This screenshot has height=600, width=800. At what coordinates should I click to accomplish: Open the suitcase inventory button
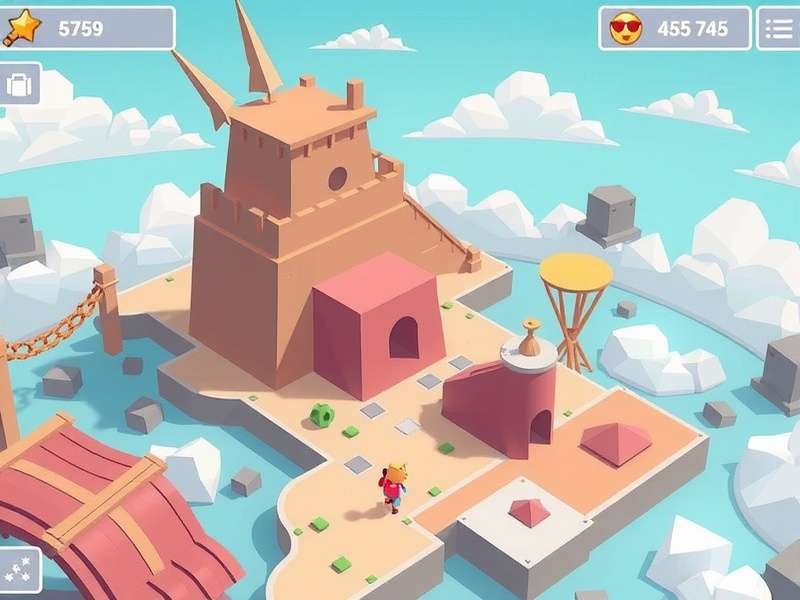(19, 83)
